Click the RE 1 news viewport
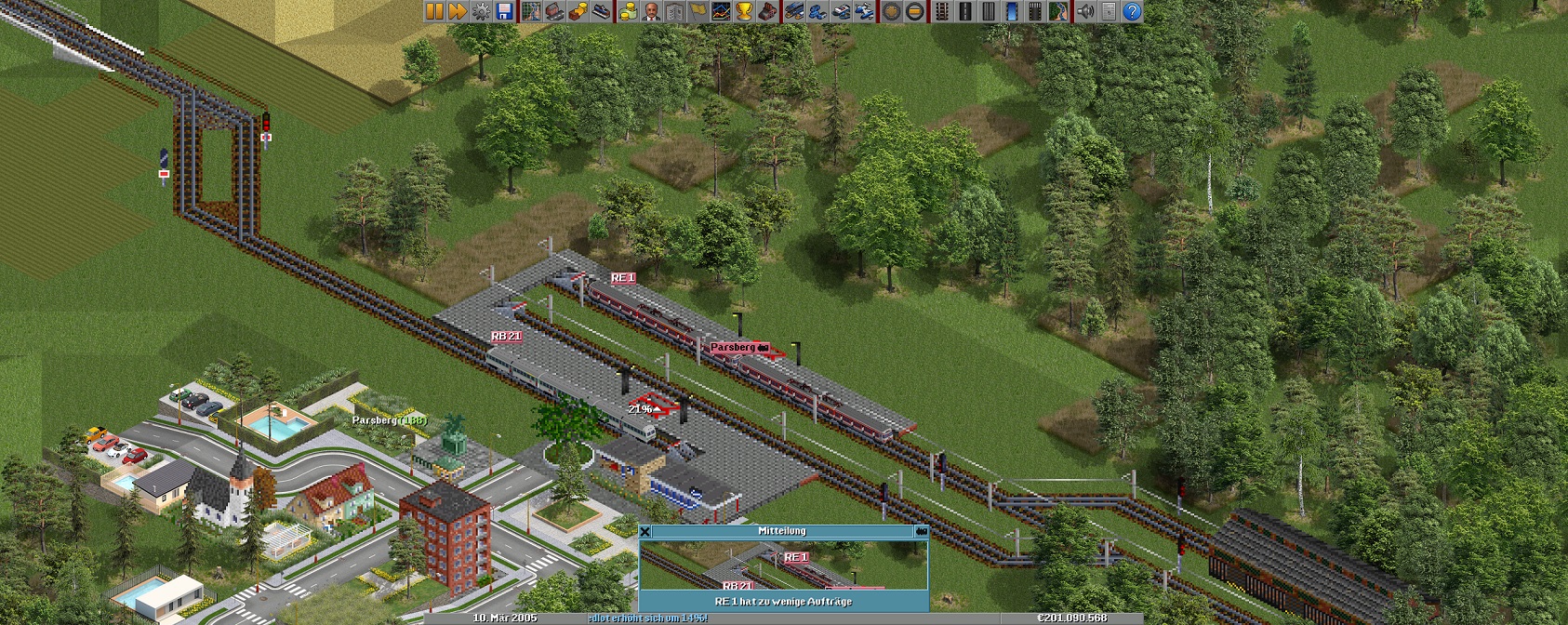Viewport: 1568px width, 625px height. coord(783,565)
